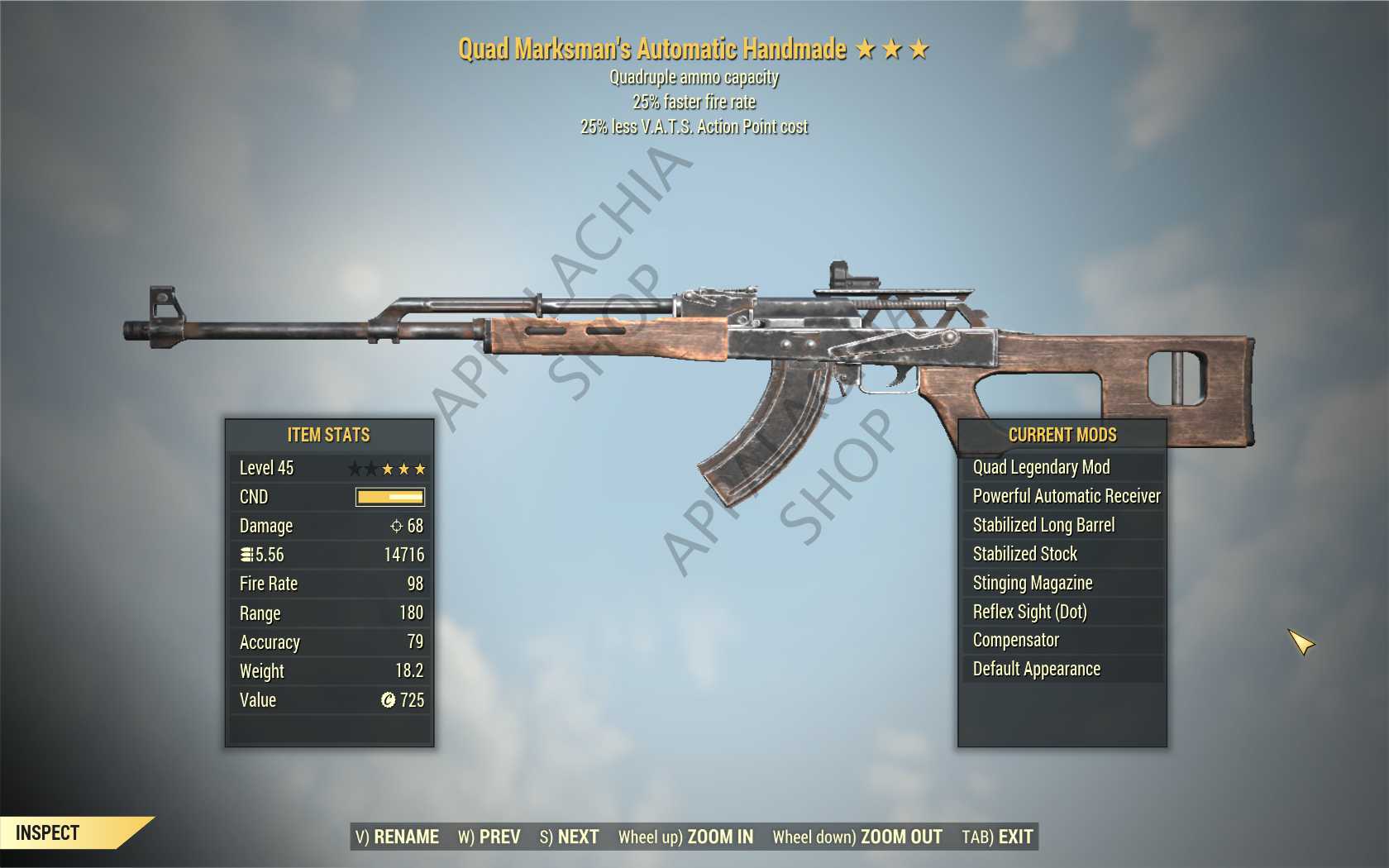Image resolution: width=1389 pixels, height=868 pixels.
Task: Select the ZOOM OUT control
Action: tap(857, 837)
